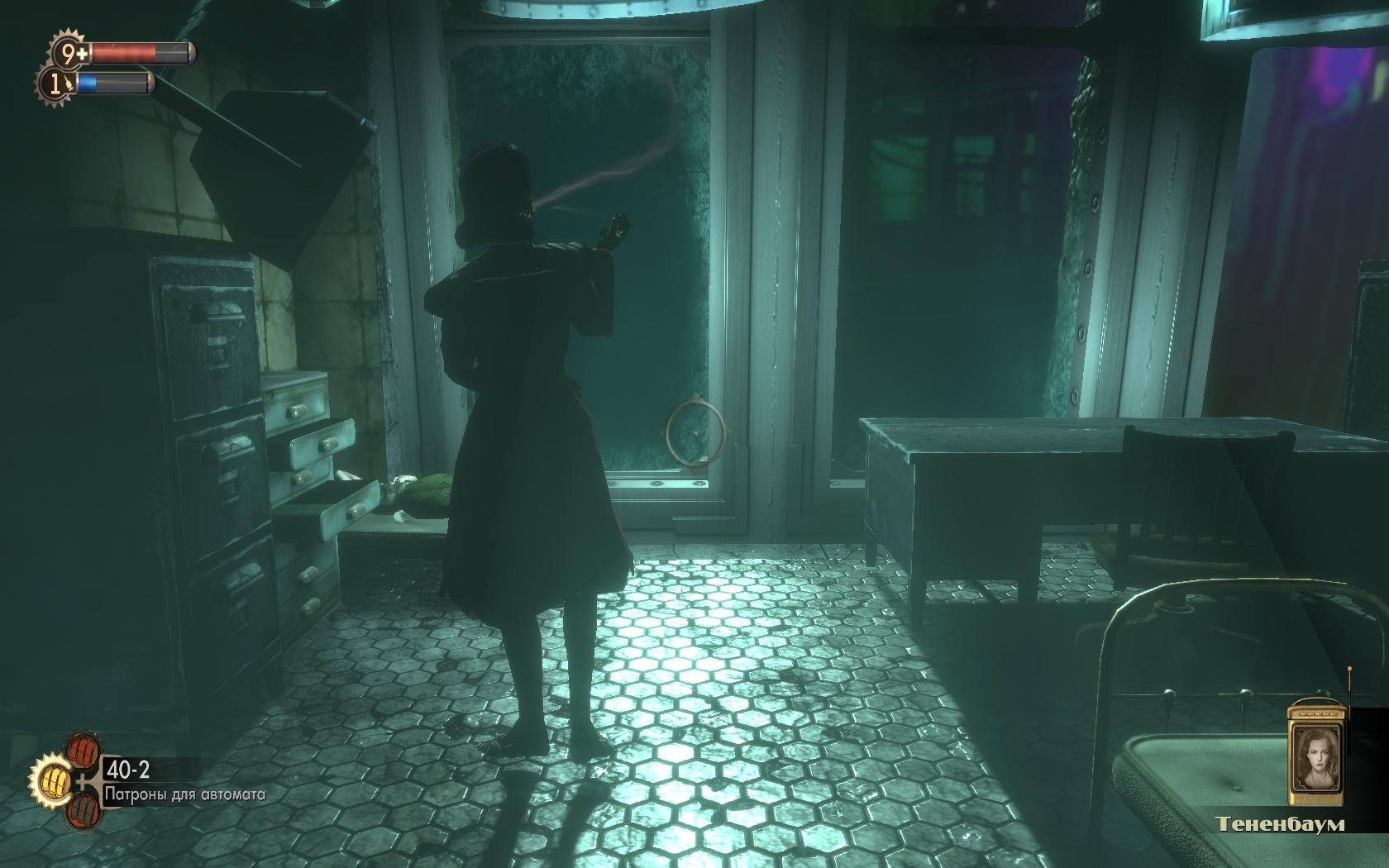Select the highlighted yellow machine gun ammo icon
The image size is (1389, 868).
(52, 779)
